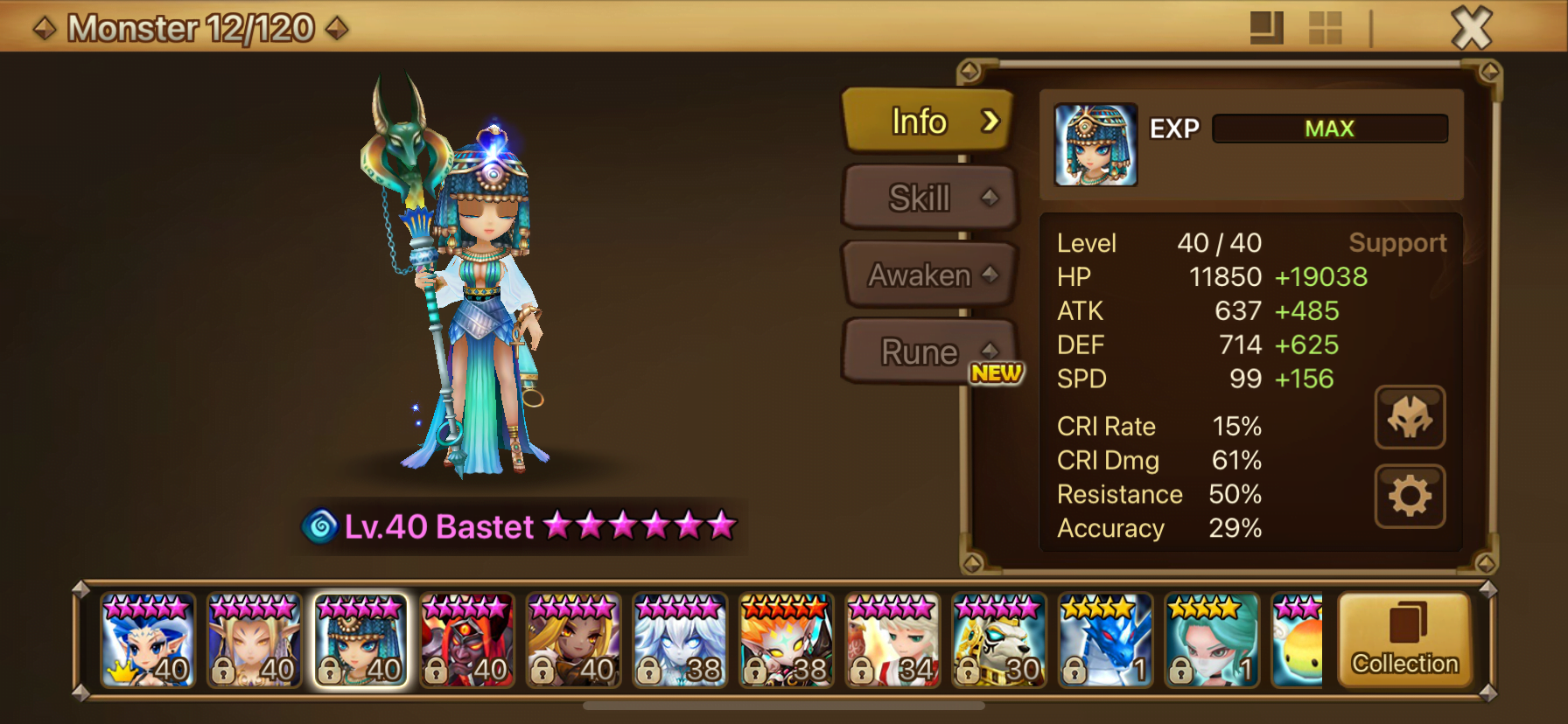Click the beast mask icon button
Image resolution: width=1568 pixels, height=724 pixels.
(1410, 418)
